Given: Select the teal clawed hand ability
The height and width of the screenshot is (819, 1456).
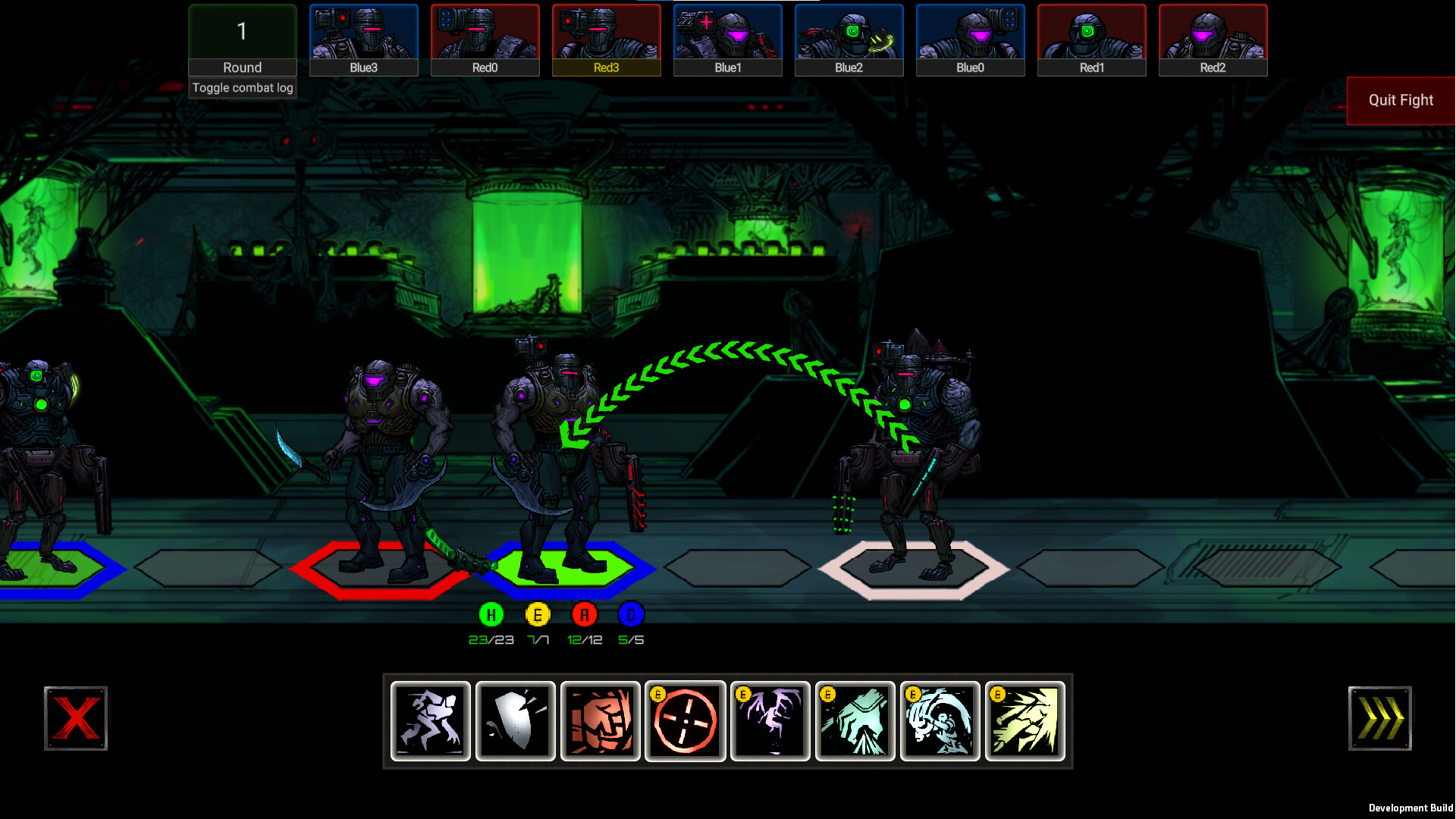Looking at the screenshot, I should pos(855,720).
